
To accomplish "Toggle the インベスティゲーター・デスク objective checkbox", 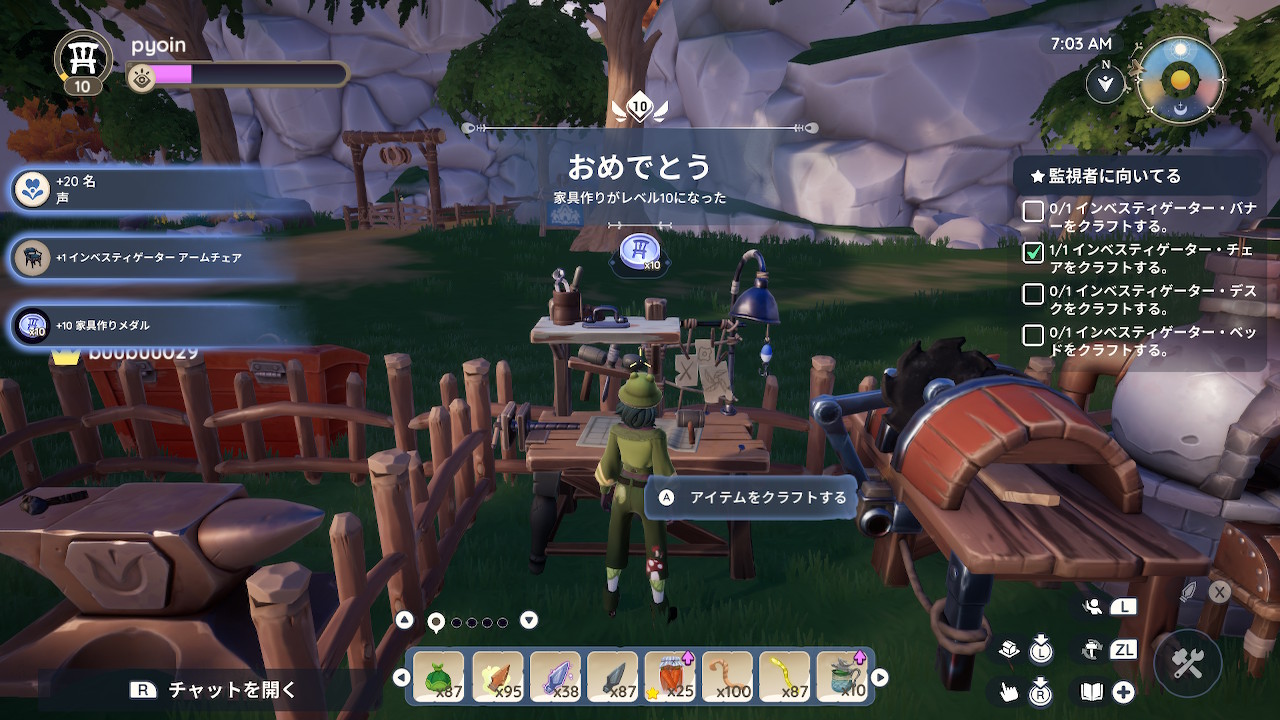I will [x=1033, y=294].
